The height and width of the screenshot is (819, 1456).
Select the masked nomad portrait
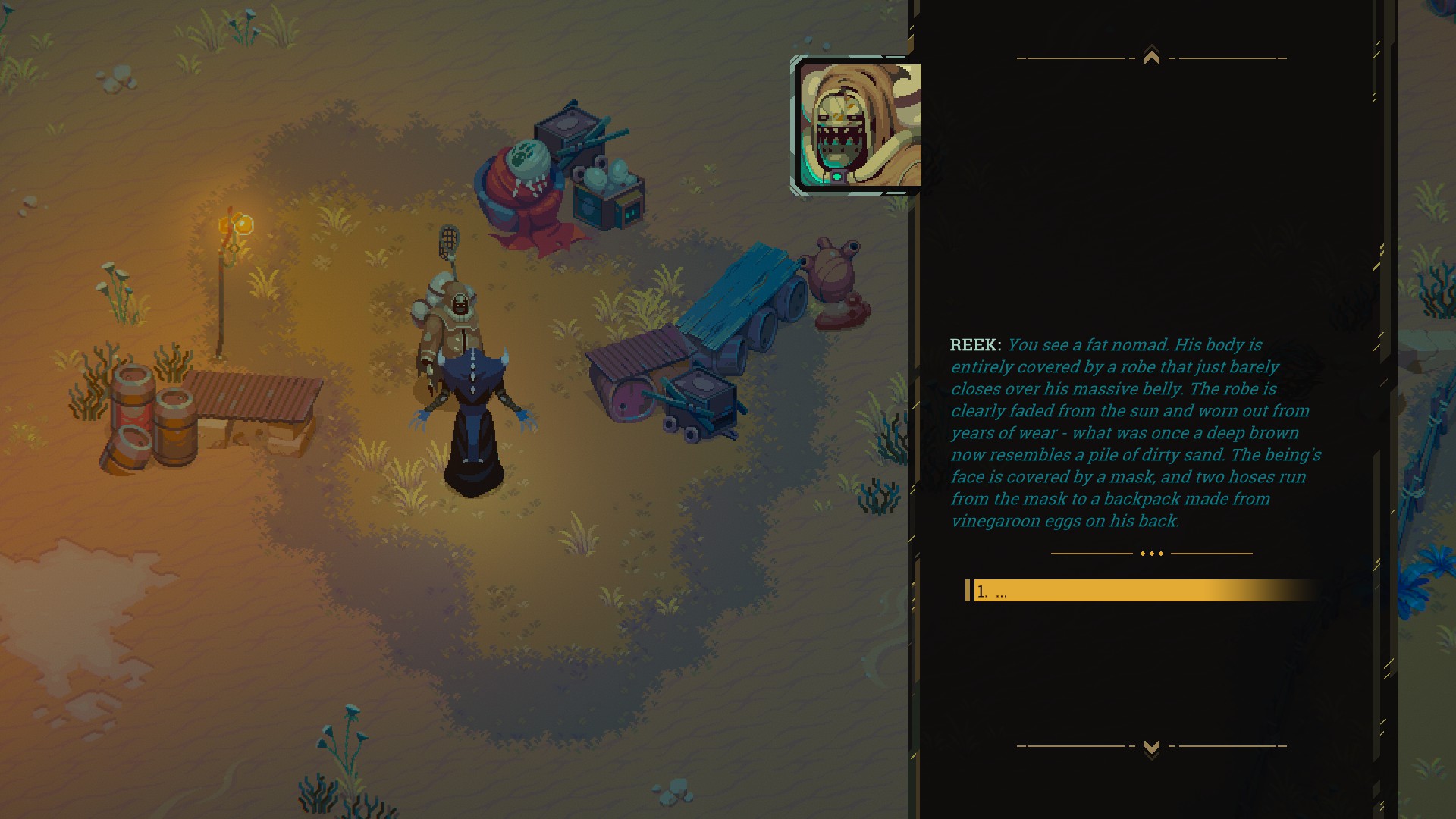[x=859, y=125]
